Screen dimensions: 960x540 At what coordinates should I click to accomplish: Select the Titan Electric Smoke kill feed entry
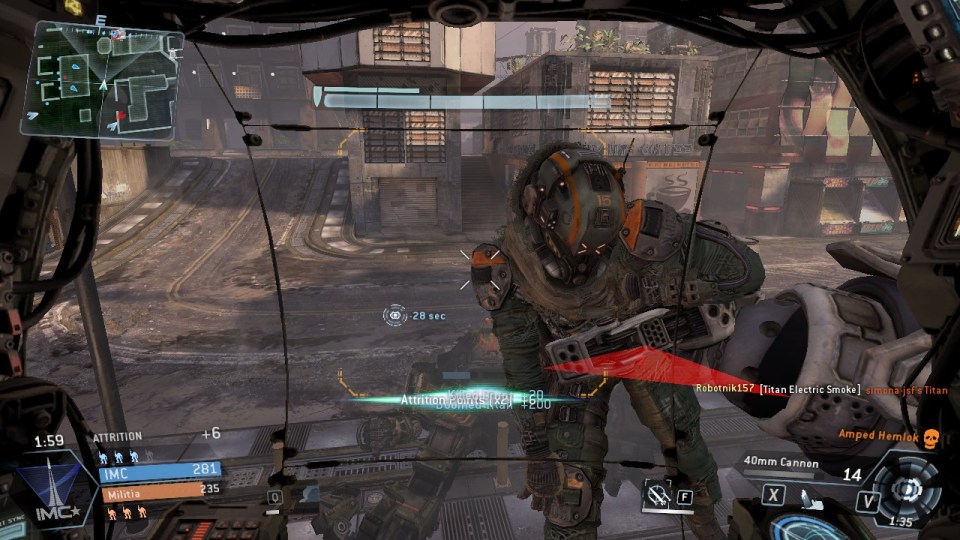(810, 389)
